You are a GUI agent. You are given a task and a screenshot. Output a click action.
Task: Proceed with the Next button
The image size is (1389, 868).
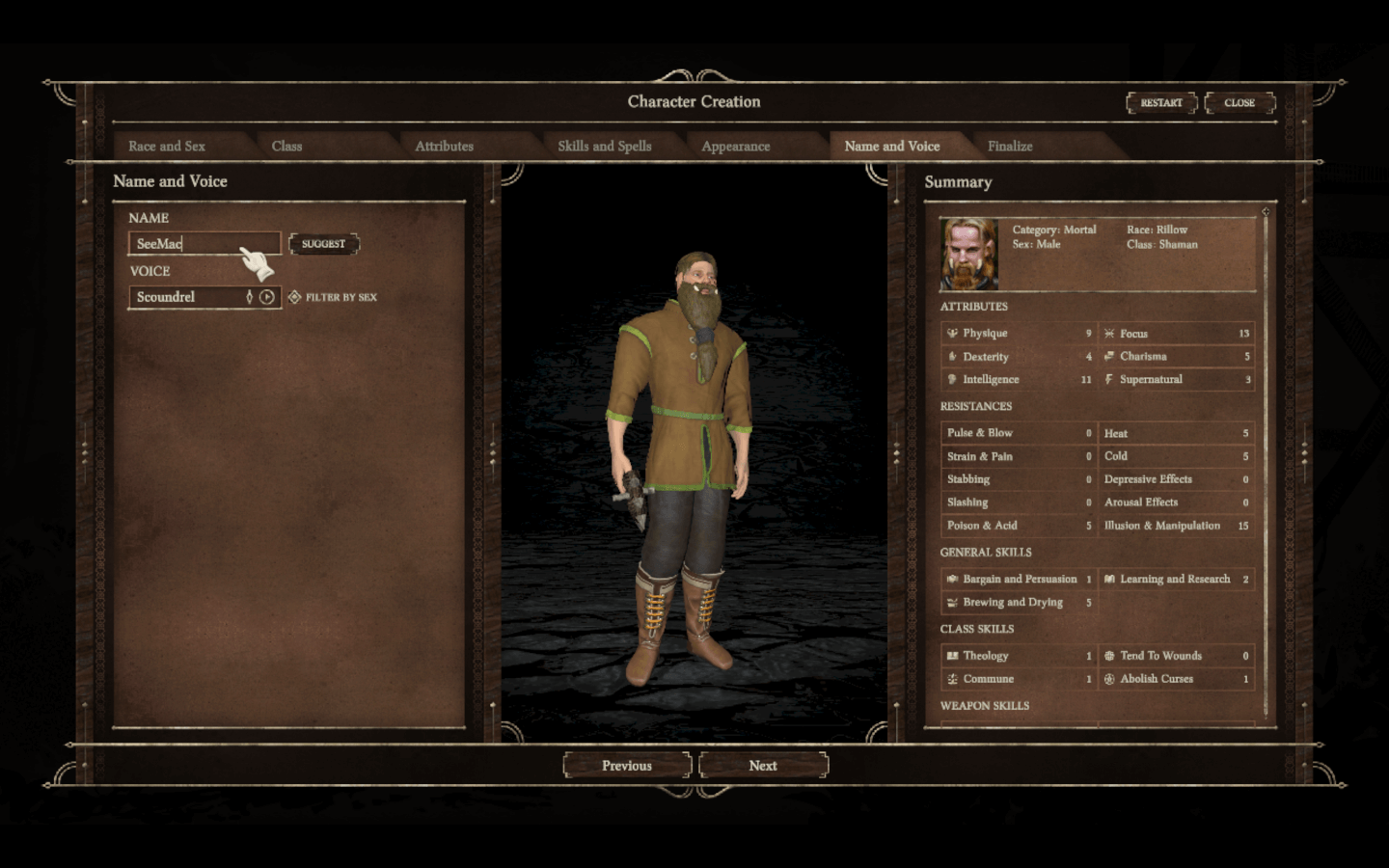pyautogui.click(x=763, y=766)
